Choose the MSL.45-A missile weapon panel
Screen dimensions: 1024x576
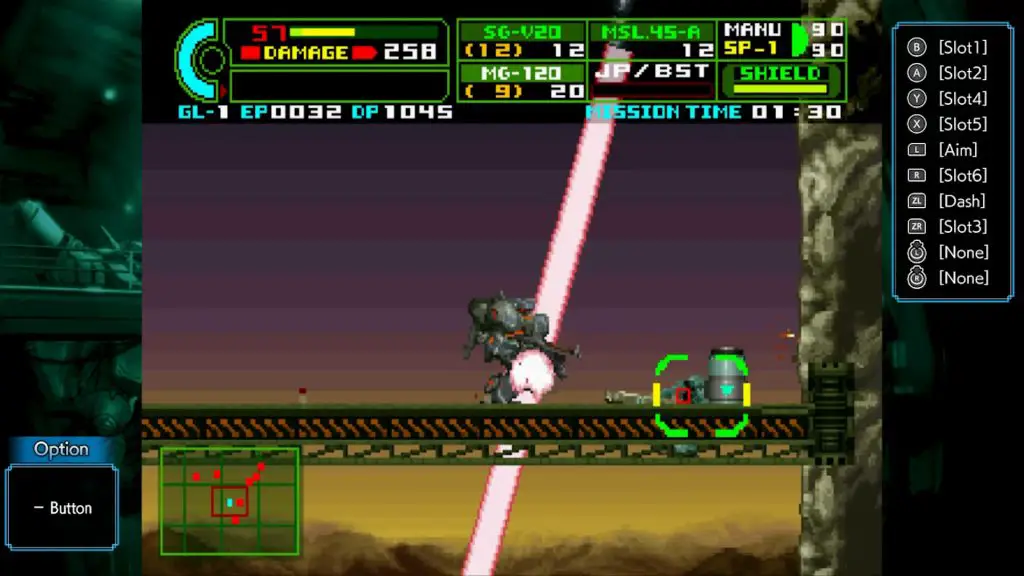coord(652,40)
